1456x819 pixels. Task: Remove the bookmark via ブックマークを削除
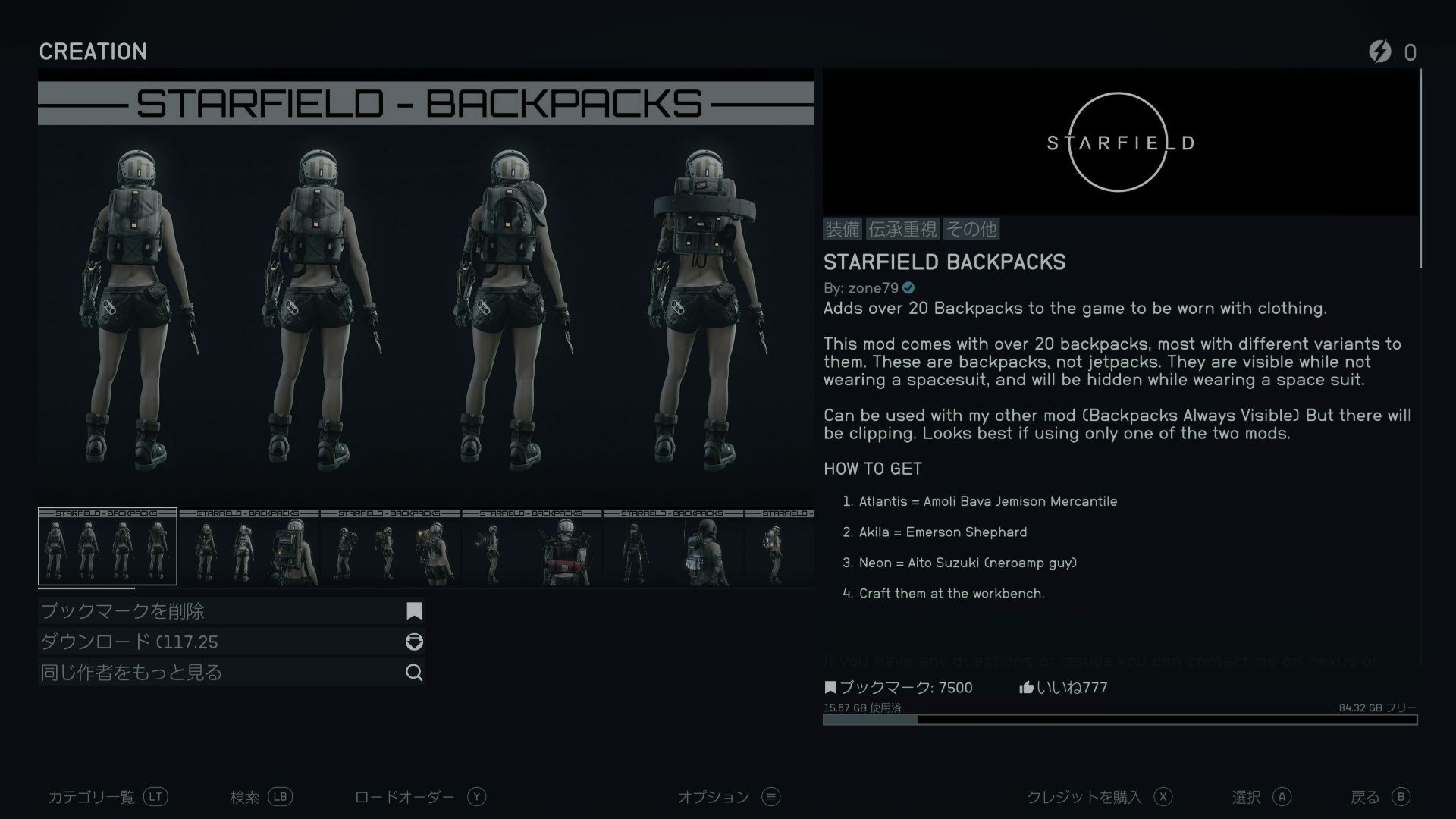[x=231, y=611]
